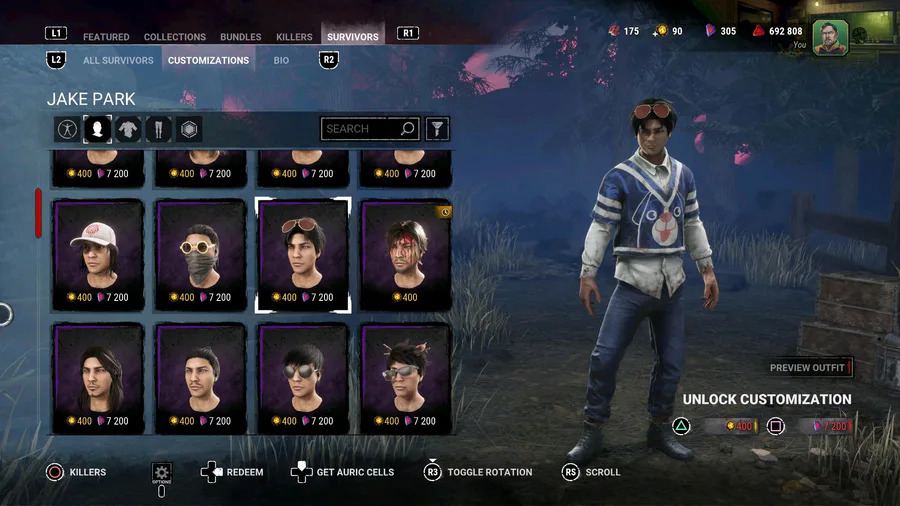Choose the white baseball cap head

click(98, 254)
